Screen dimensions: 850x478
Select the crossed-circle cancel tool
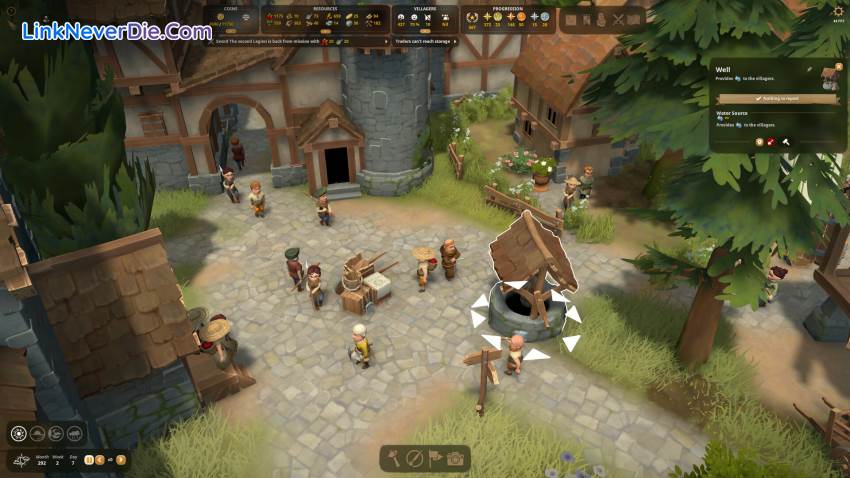[414, 459]
